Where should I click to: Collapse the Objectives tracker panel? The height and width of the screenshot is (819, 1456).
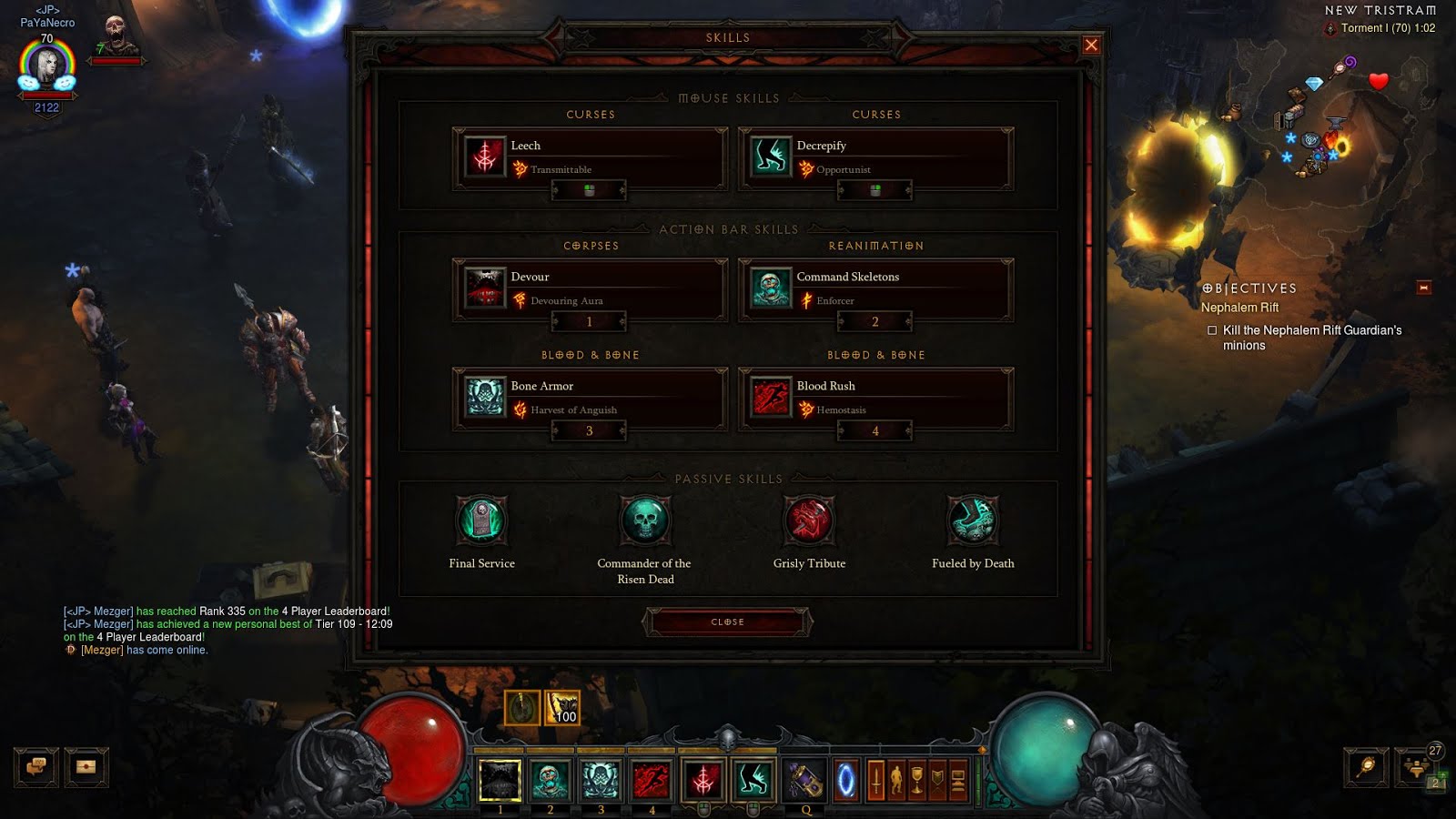[1424, 288]
